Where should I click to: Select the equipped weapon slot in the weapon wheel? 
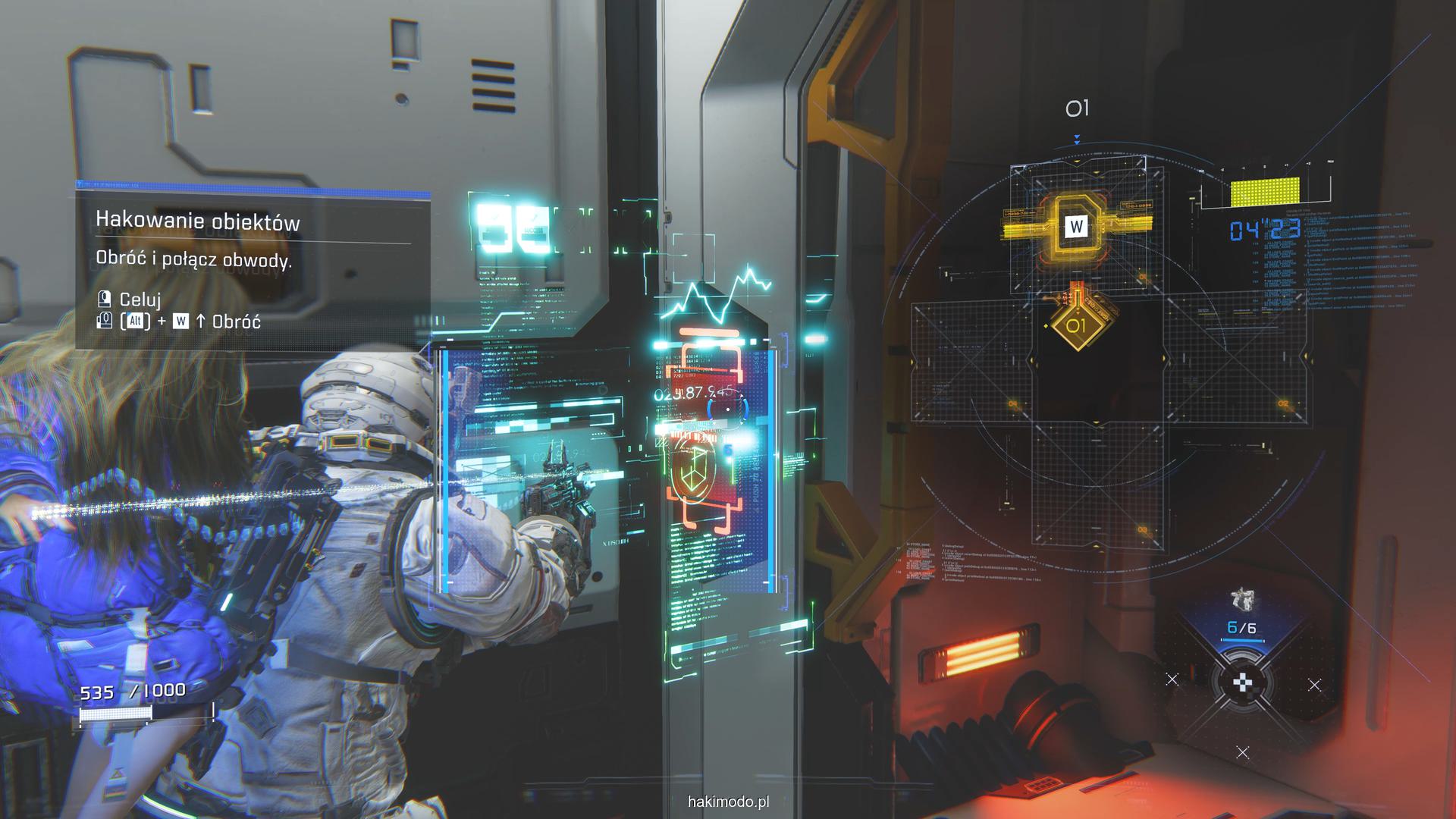1241,613
